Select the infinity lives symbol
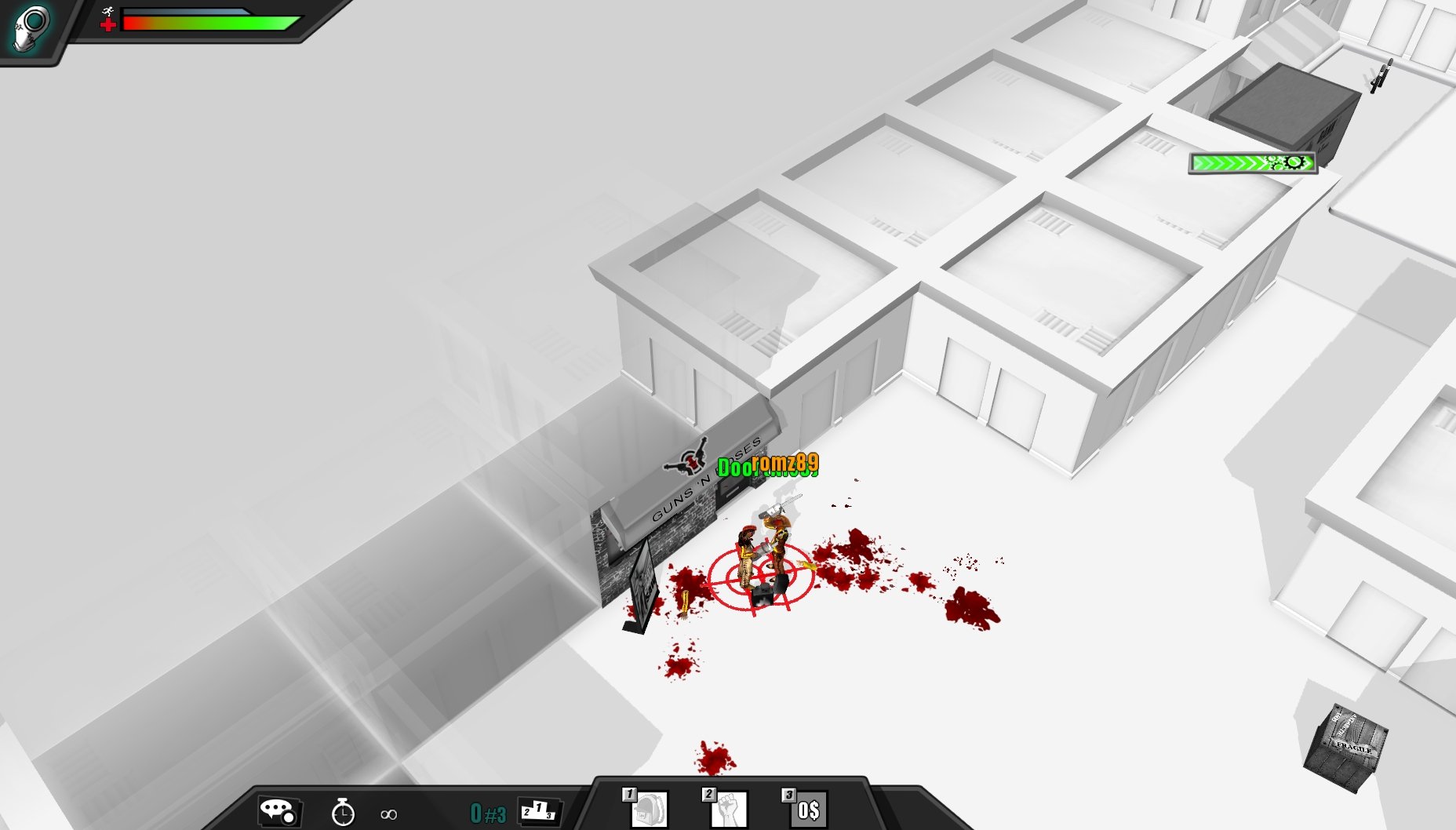This screenshot has width=1456, height=830. (x=388, y=813)
